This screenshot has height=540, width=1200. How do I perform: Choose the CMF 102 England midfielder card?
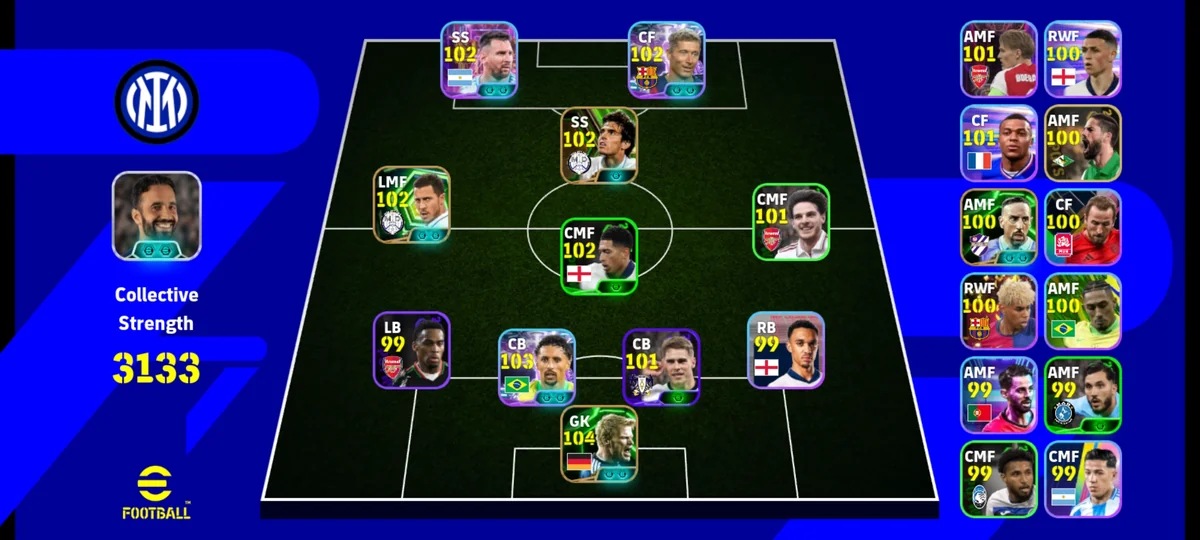coord(598,256)
